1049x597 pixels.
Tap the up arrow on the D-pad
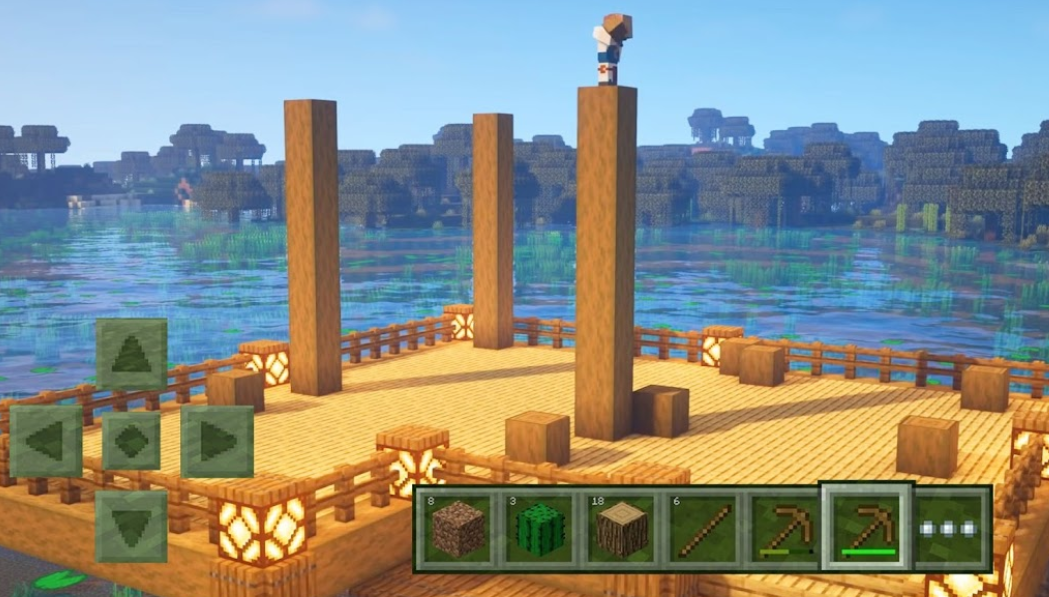131,355
